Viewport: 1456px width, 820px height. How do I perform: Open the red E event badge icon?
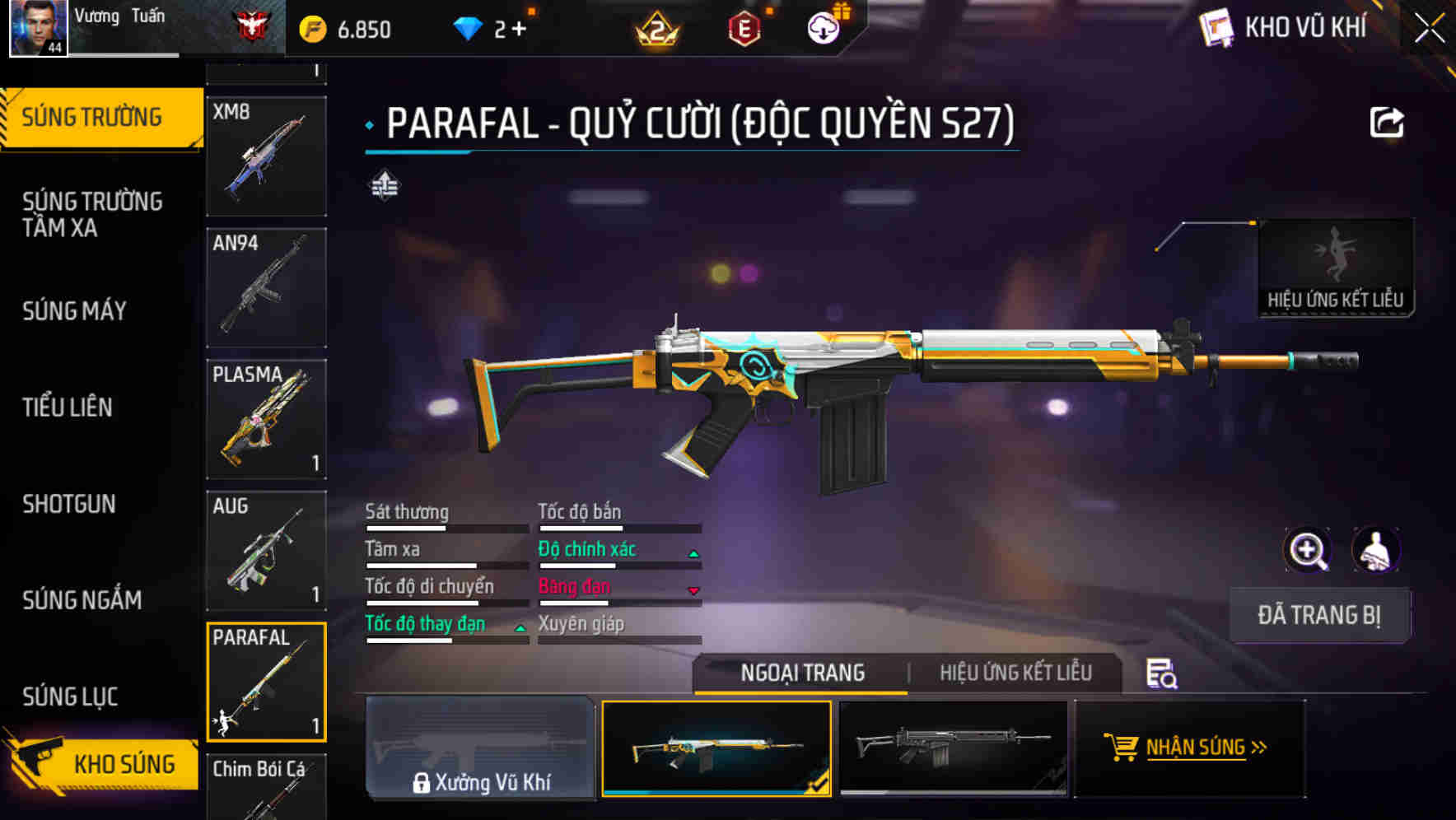click(x=745, y=28)
